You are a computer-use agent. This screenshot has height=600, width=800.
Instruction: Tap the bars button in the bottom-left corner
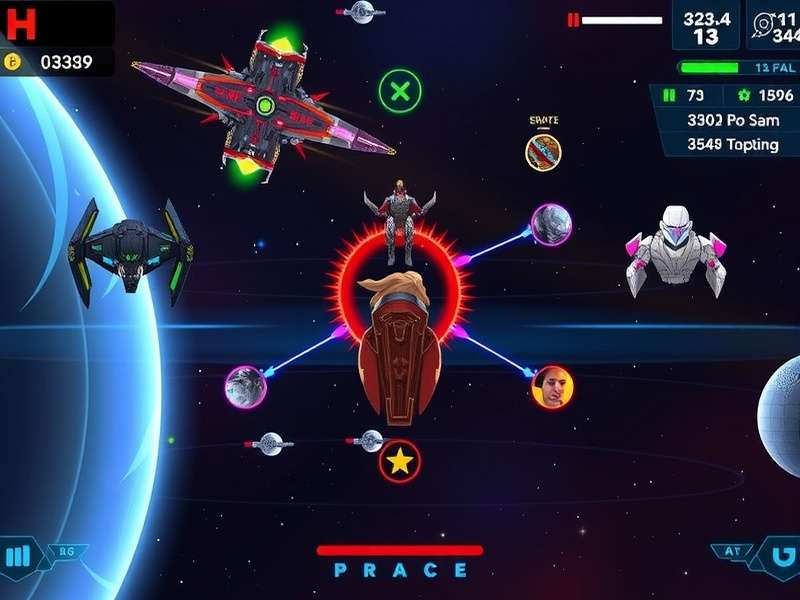(x=19, y=556)
